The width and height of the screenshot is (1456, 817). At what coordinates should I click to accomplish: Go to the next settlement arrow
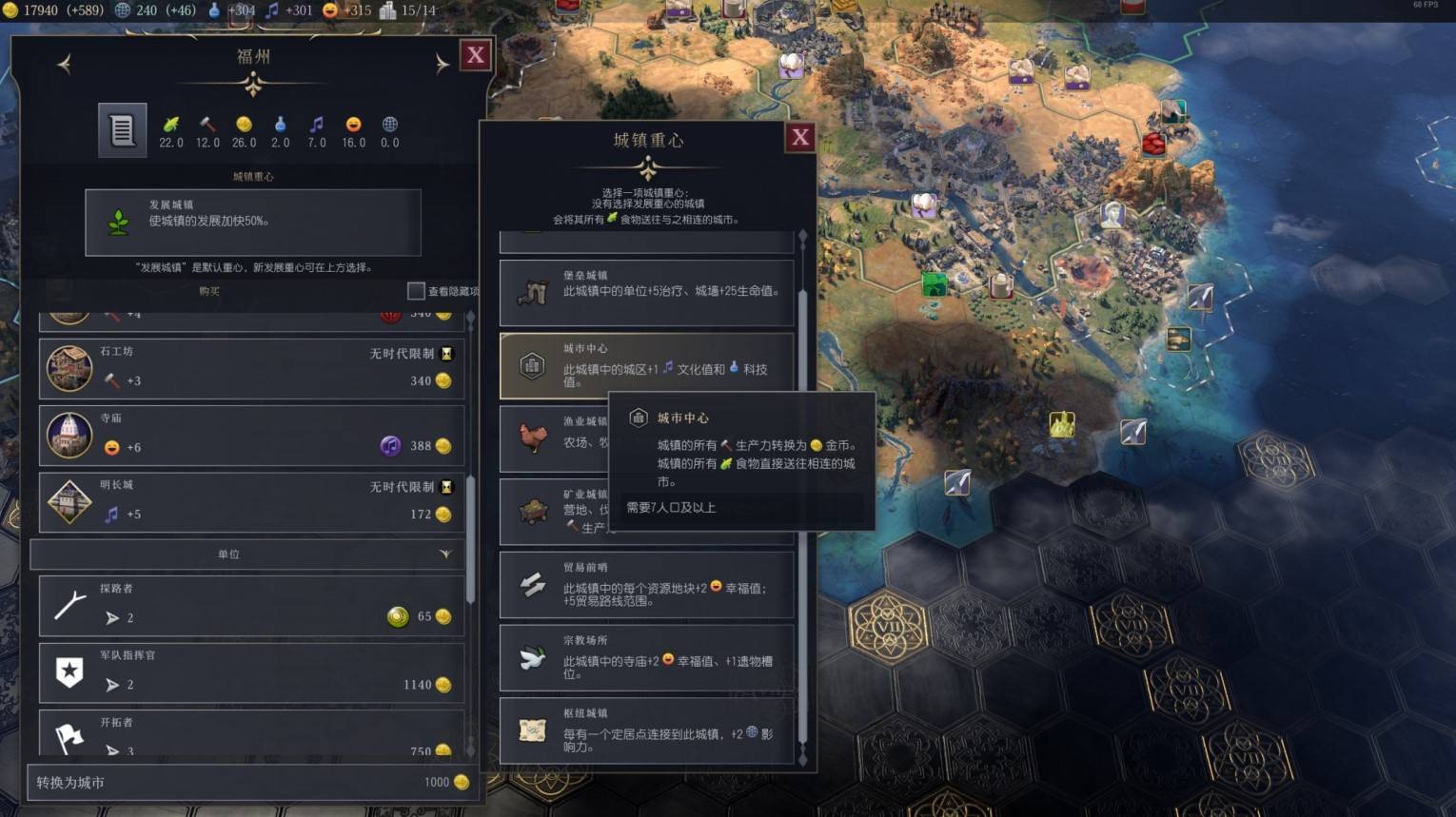click(x=442, y=64)
